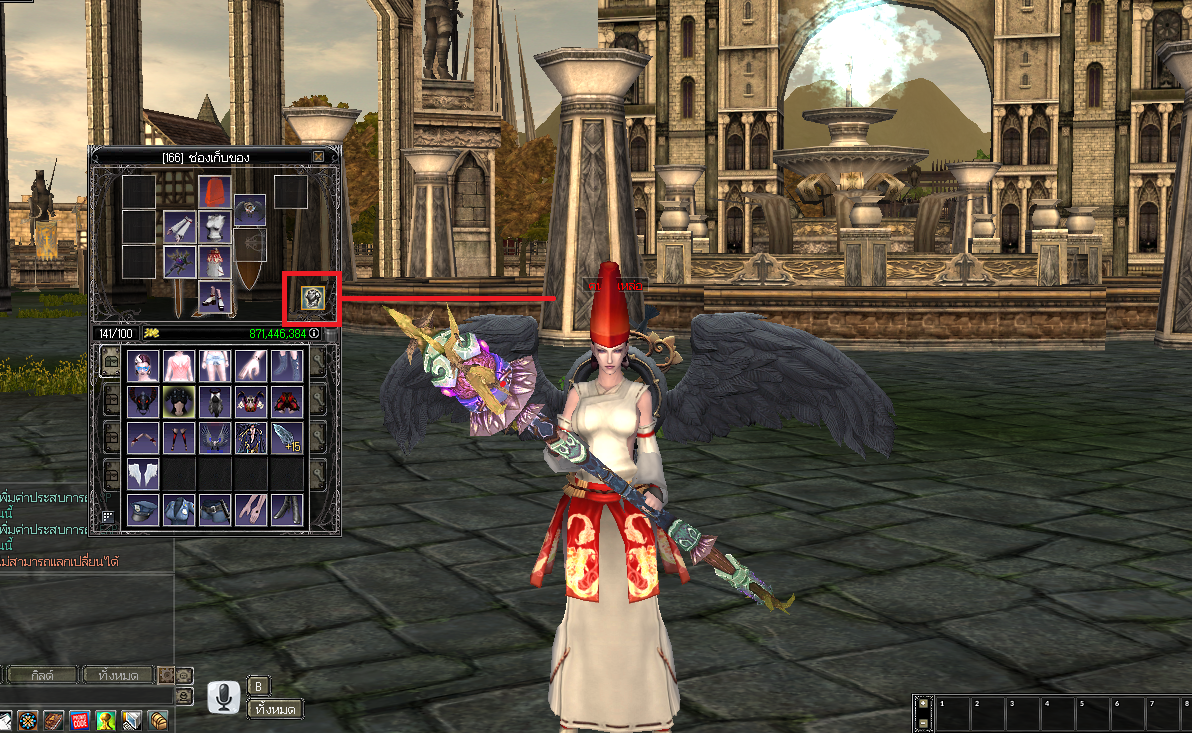
Task: Choose the +15 crystal item in inventory
Action: point(286,437)
